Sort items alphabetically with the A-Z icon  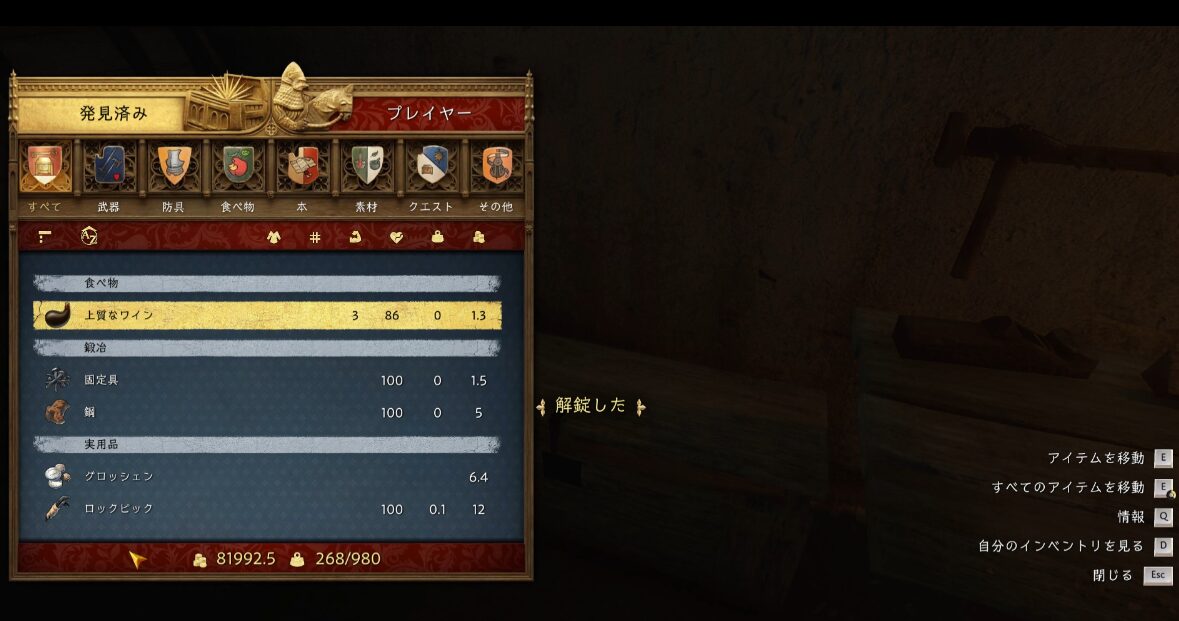[x=89, y=237]
